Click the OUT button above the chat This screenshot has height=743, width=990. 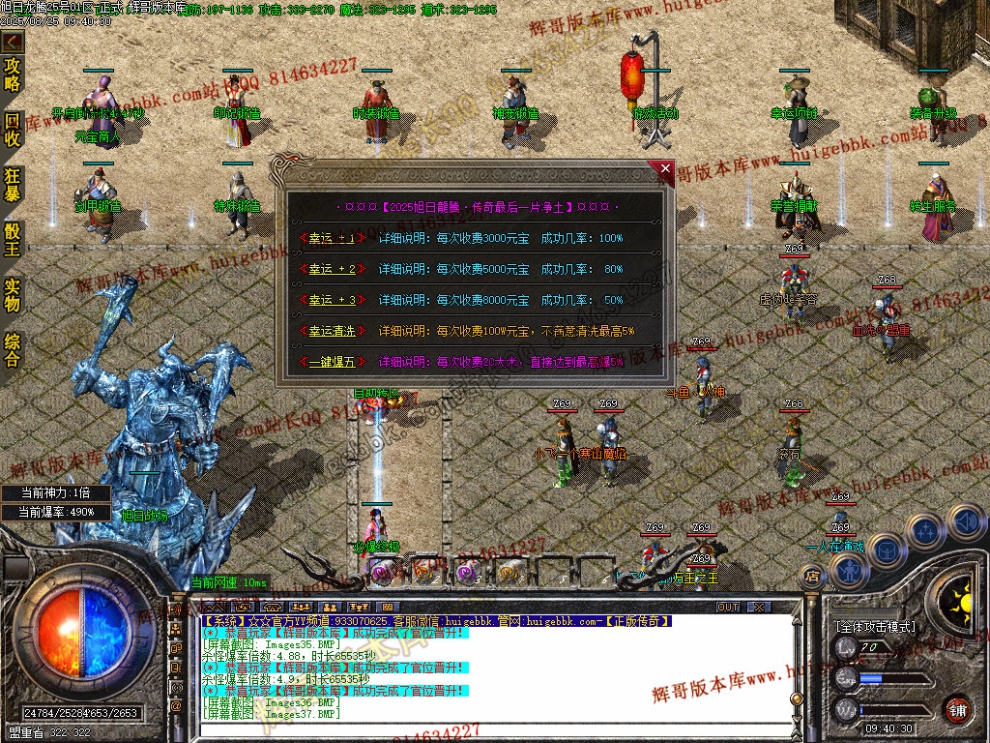(x=728, y=607)
